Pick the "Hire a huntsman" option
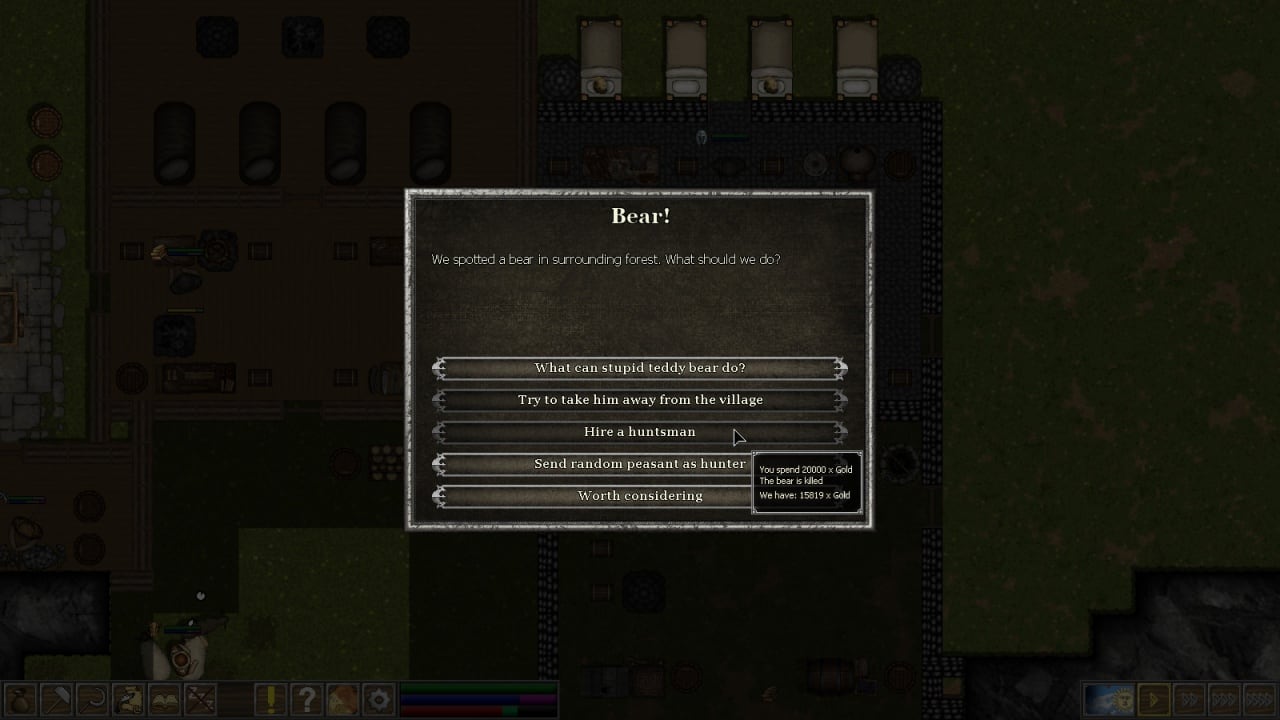The width and height of the screenshot is (1280, 720). pyautogui.click(x=640, y=432)
